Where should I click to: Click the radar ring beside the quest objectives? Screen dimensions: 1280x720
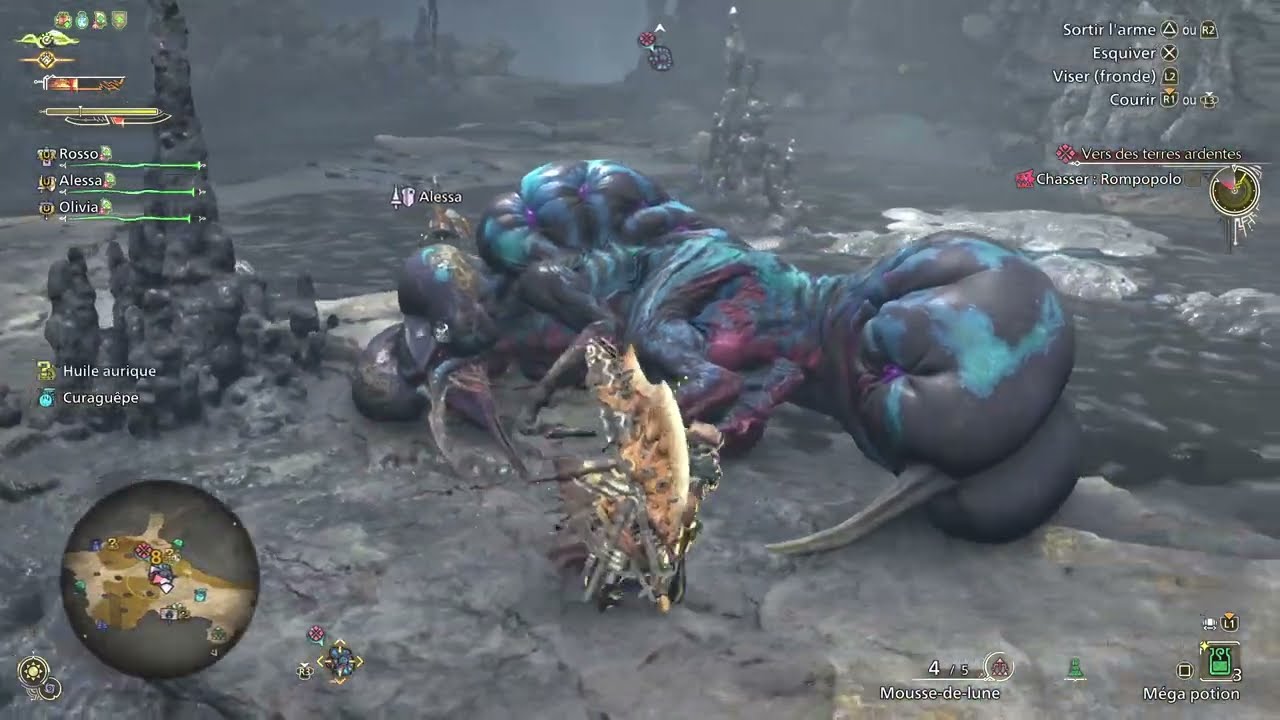tap(1234, 192)
